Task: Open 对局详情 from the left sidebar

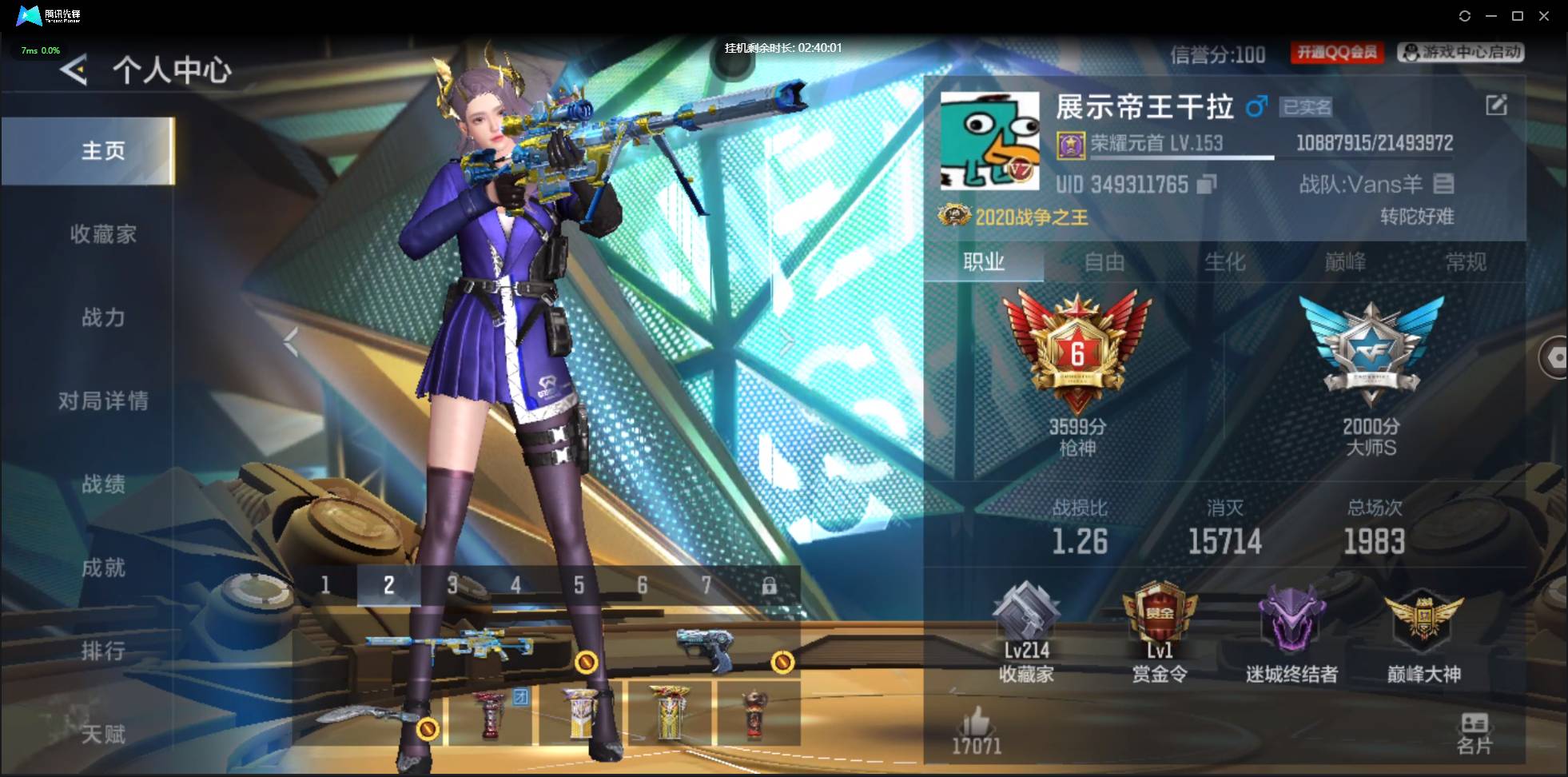Action: tap(105, 402)
